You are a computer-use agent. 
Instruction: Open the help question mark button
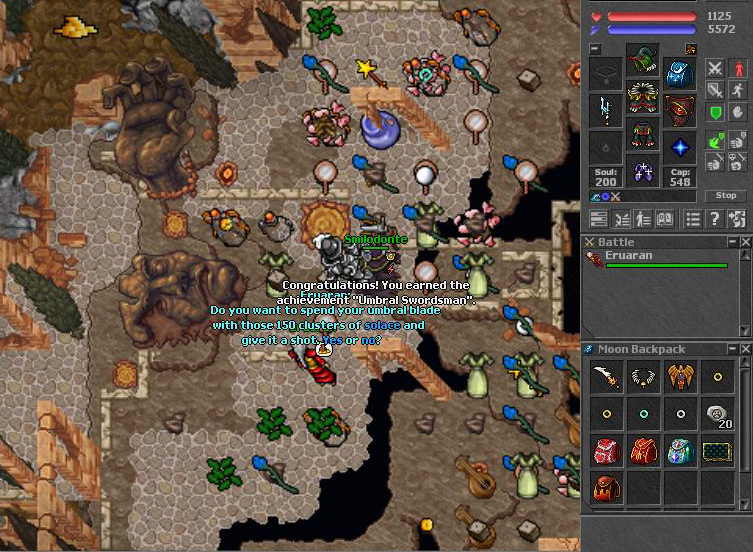coord(714,220)
